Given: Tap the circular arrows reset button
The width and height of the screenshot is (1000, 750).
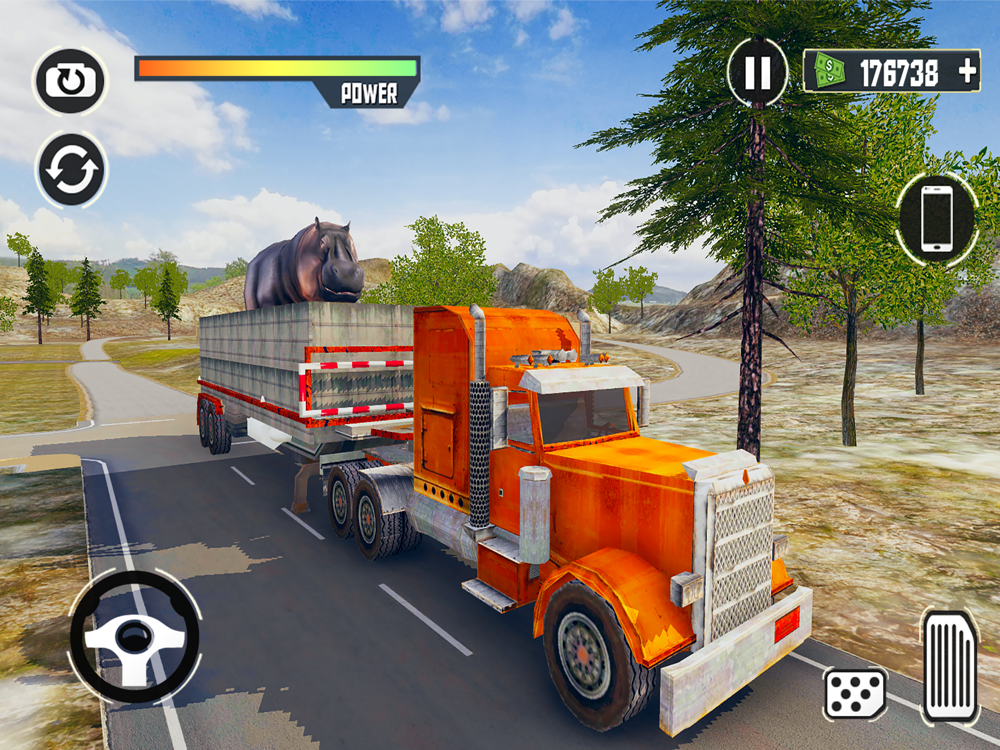Looking at the screenshot, I should click(x=72, y=171).
